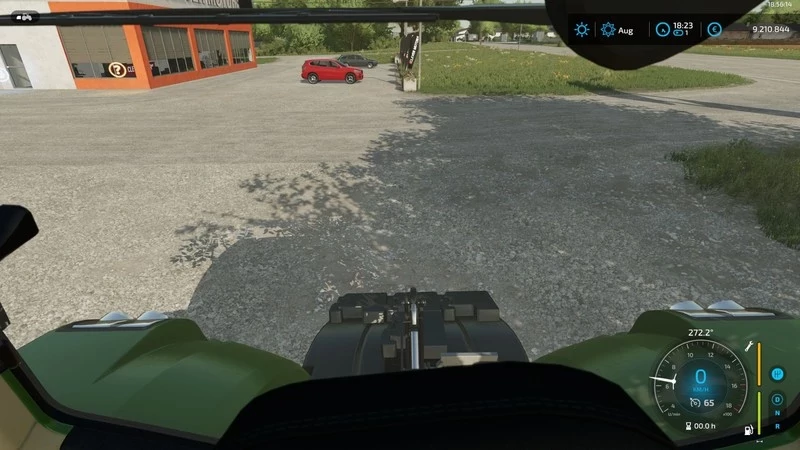
Task: Select the August season icon
Action: (x=608, y=30)
